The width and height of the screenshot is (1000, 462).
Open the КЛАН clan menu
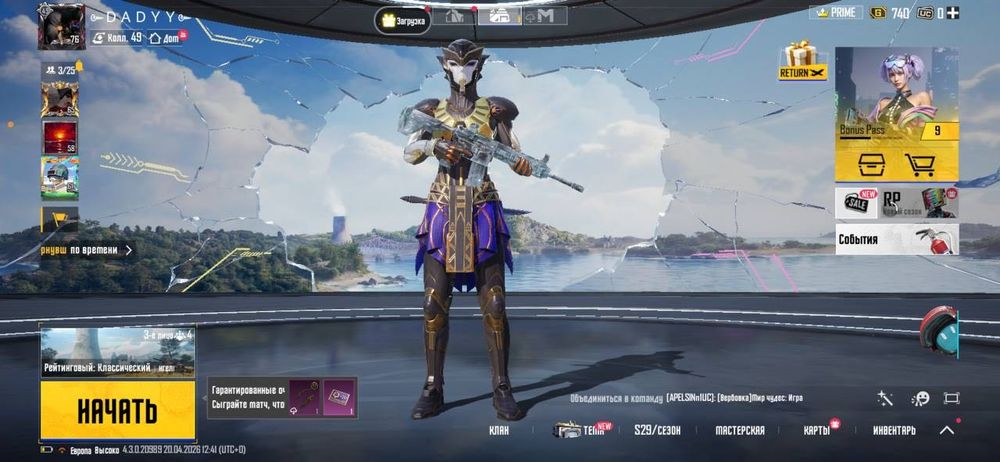(498, 431)
